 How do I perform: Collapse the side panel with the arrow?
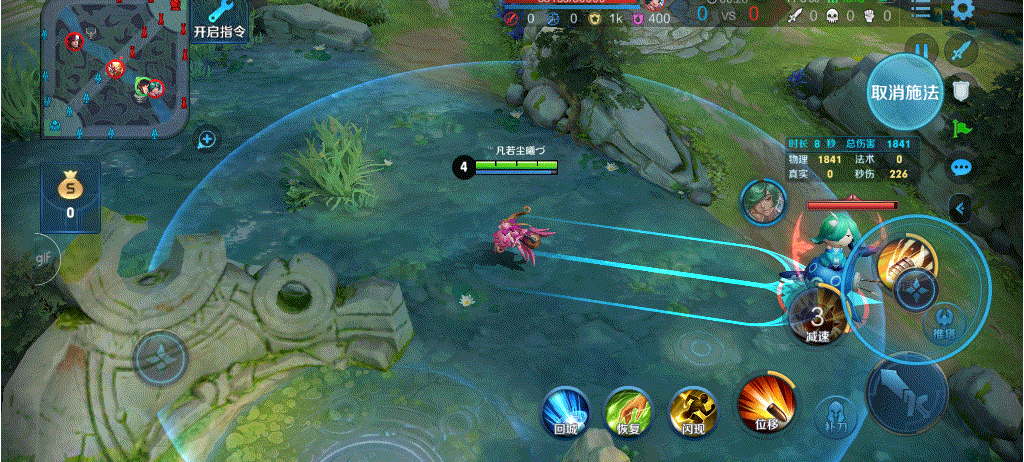click(x=961, y=208)
